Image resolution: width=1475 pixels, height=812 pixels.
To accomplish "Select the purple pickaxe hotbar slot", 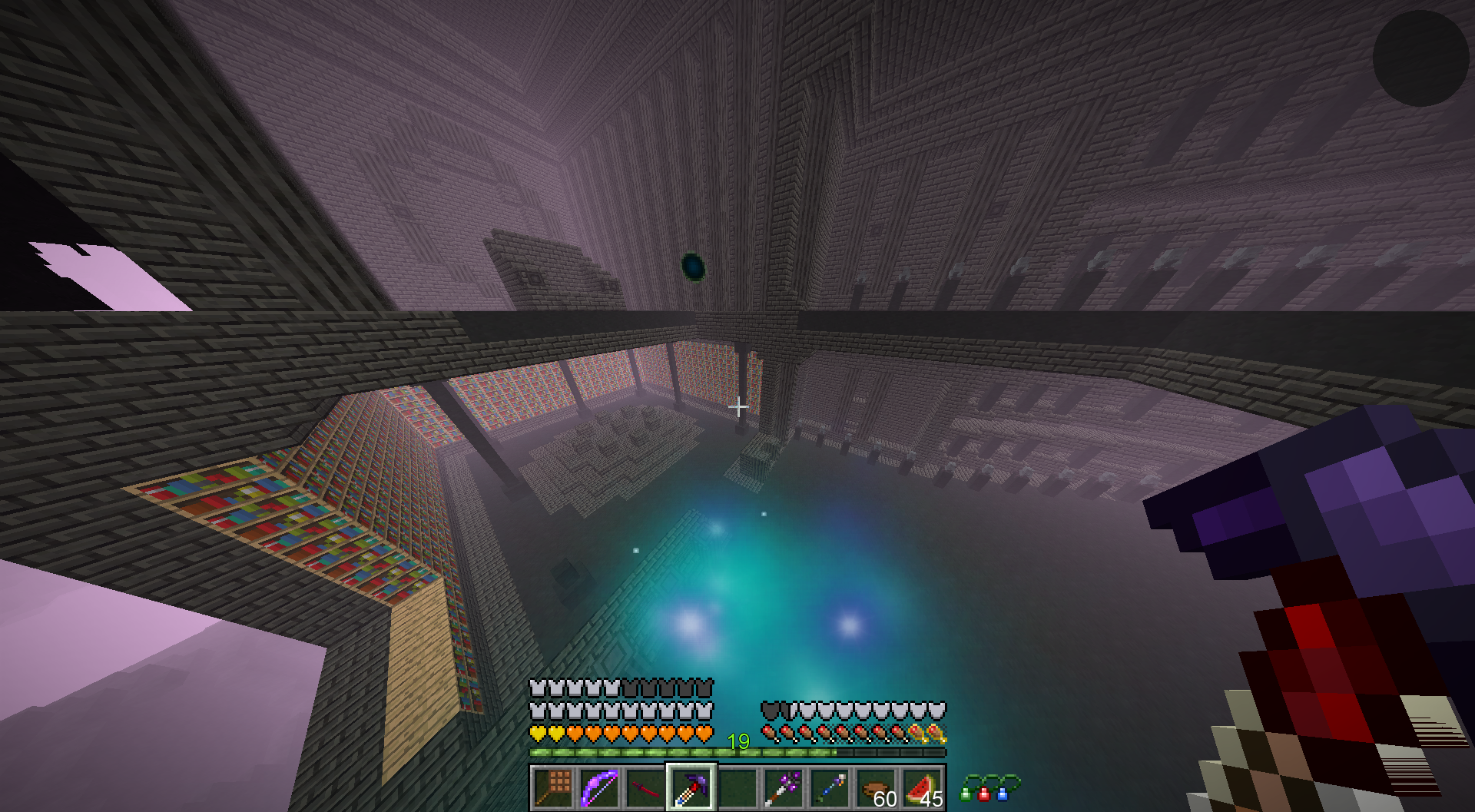I will (691, 787).
